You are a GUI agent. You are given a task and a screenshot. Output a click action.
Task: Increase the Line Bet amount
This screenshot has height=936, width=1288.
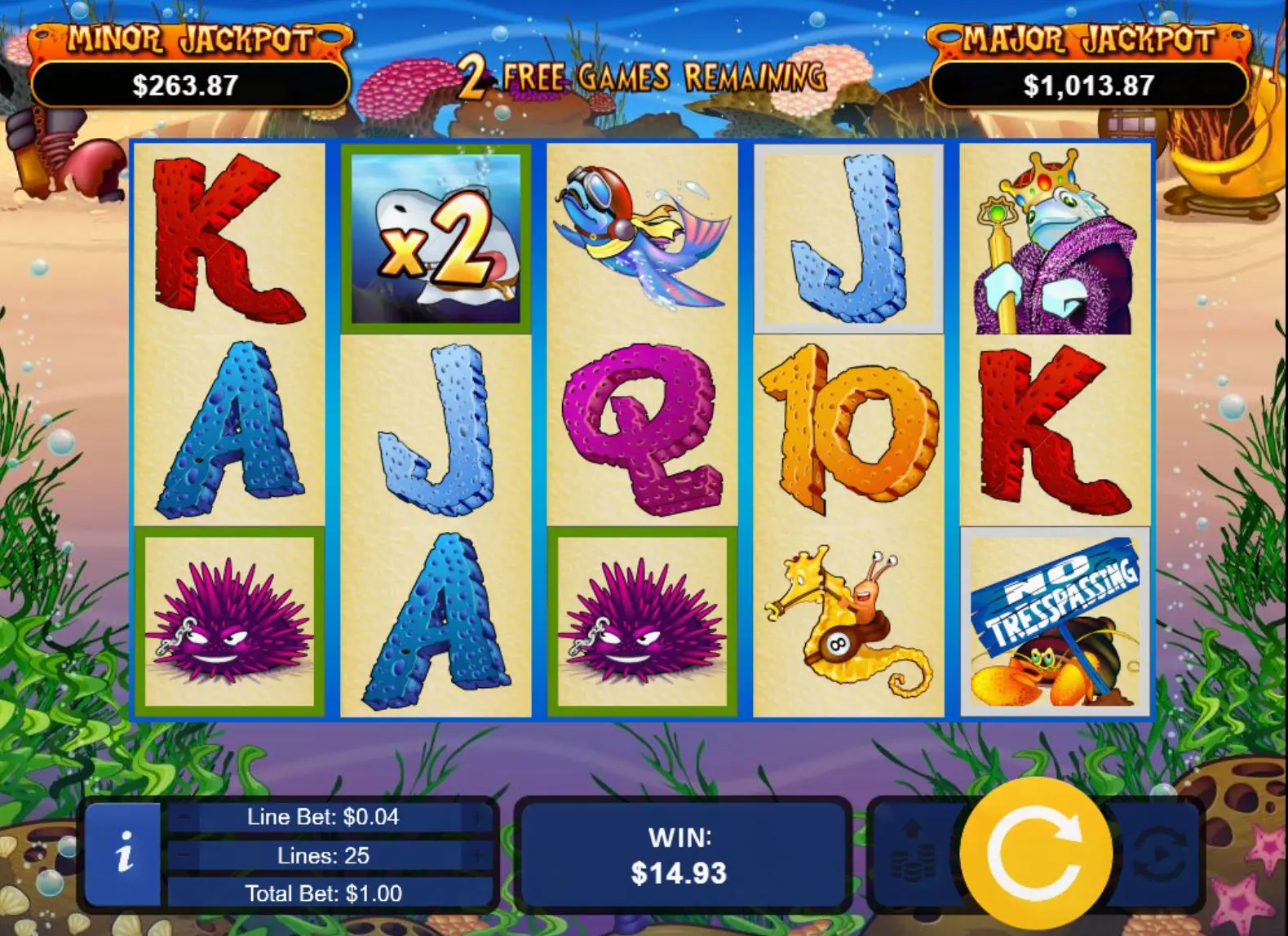point(475,817)
